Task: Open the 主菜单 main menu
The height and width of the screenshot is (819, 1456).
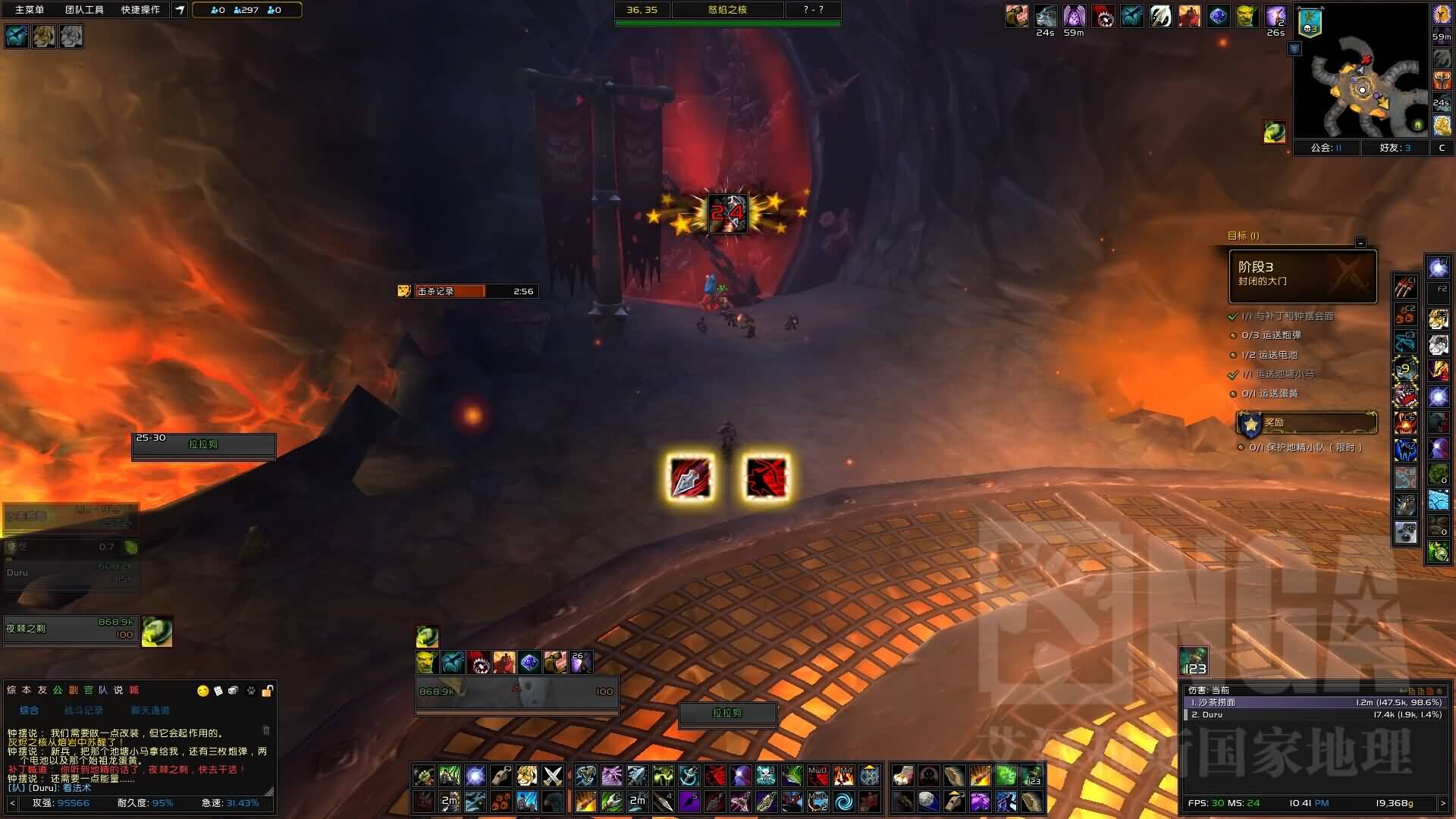Action: pos(30,10)
